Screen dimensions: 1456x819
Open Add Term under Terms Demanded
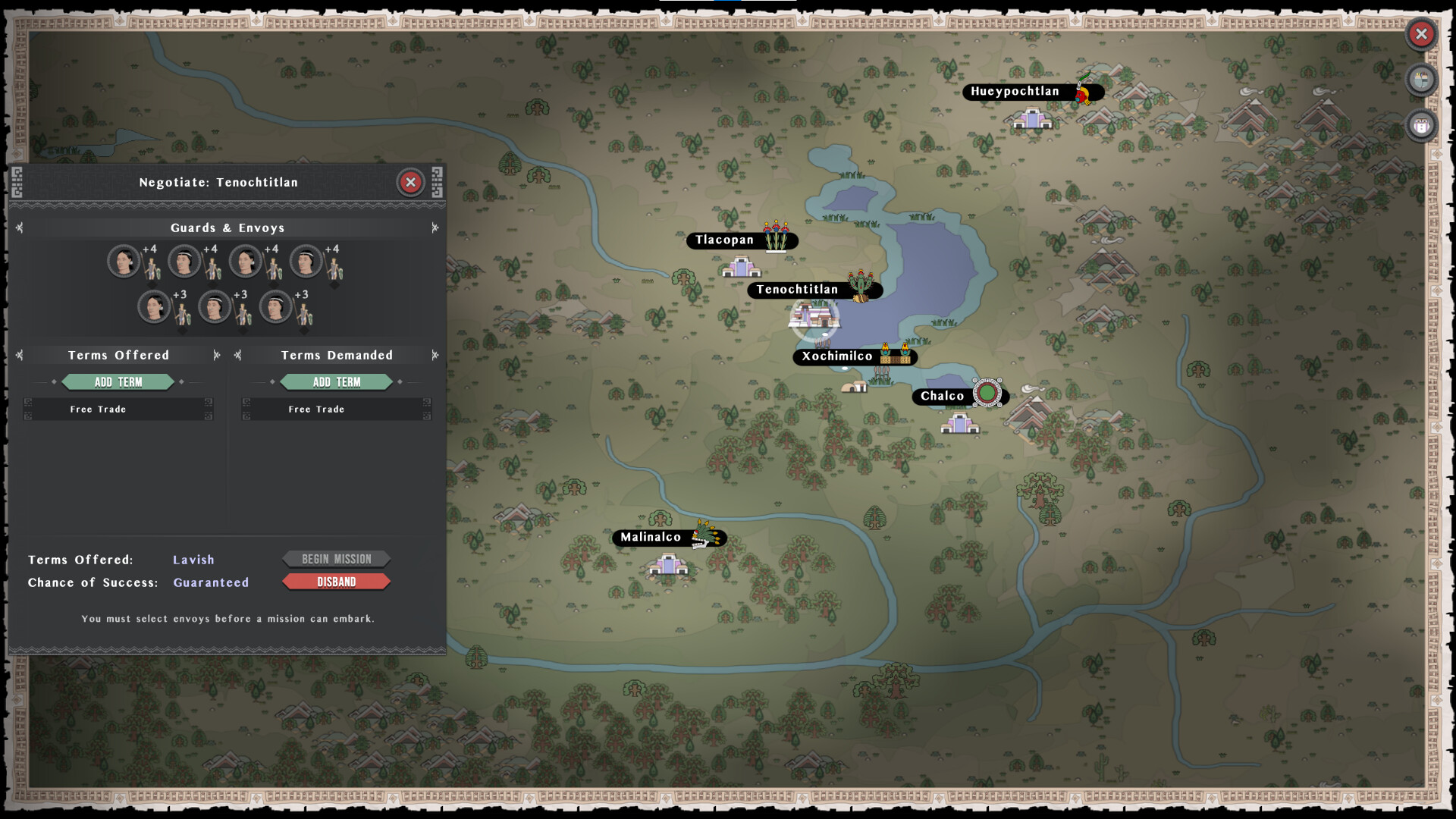[x=336, y=381]
